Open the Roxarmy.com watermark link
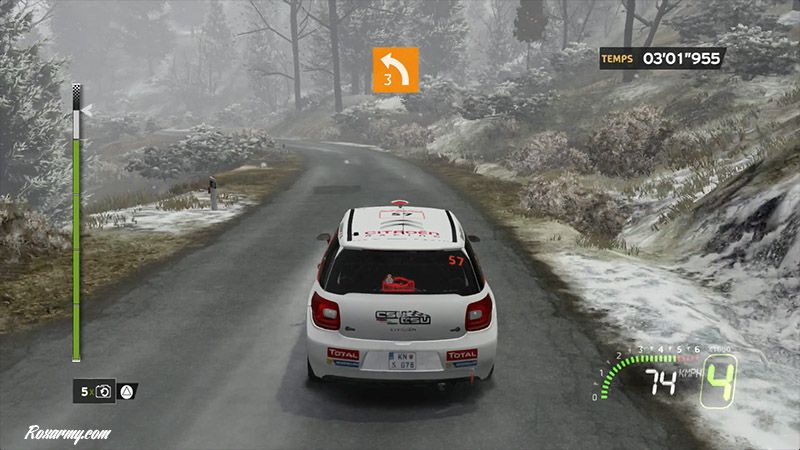The width and height of the screenshot is (800, 450). [68, 435]
